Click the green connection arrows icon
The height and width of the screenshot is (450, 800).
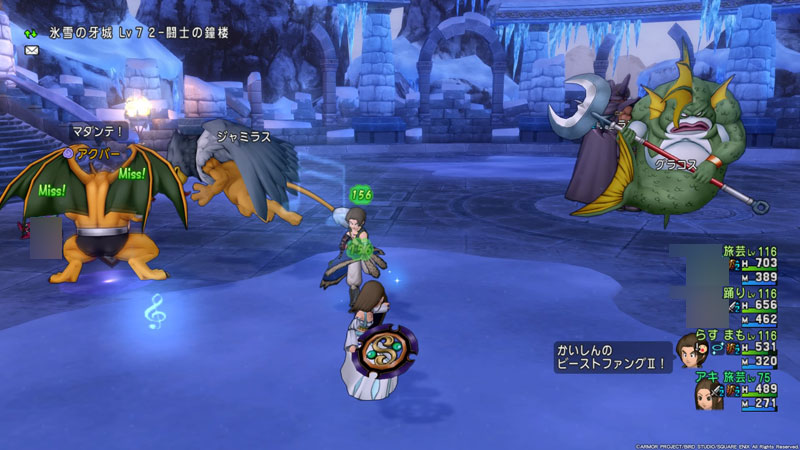point(31,32)
